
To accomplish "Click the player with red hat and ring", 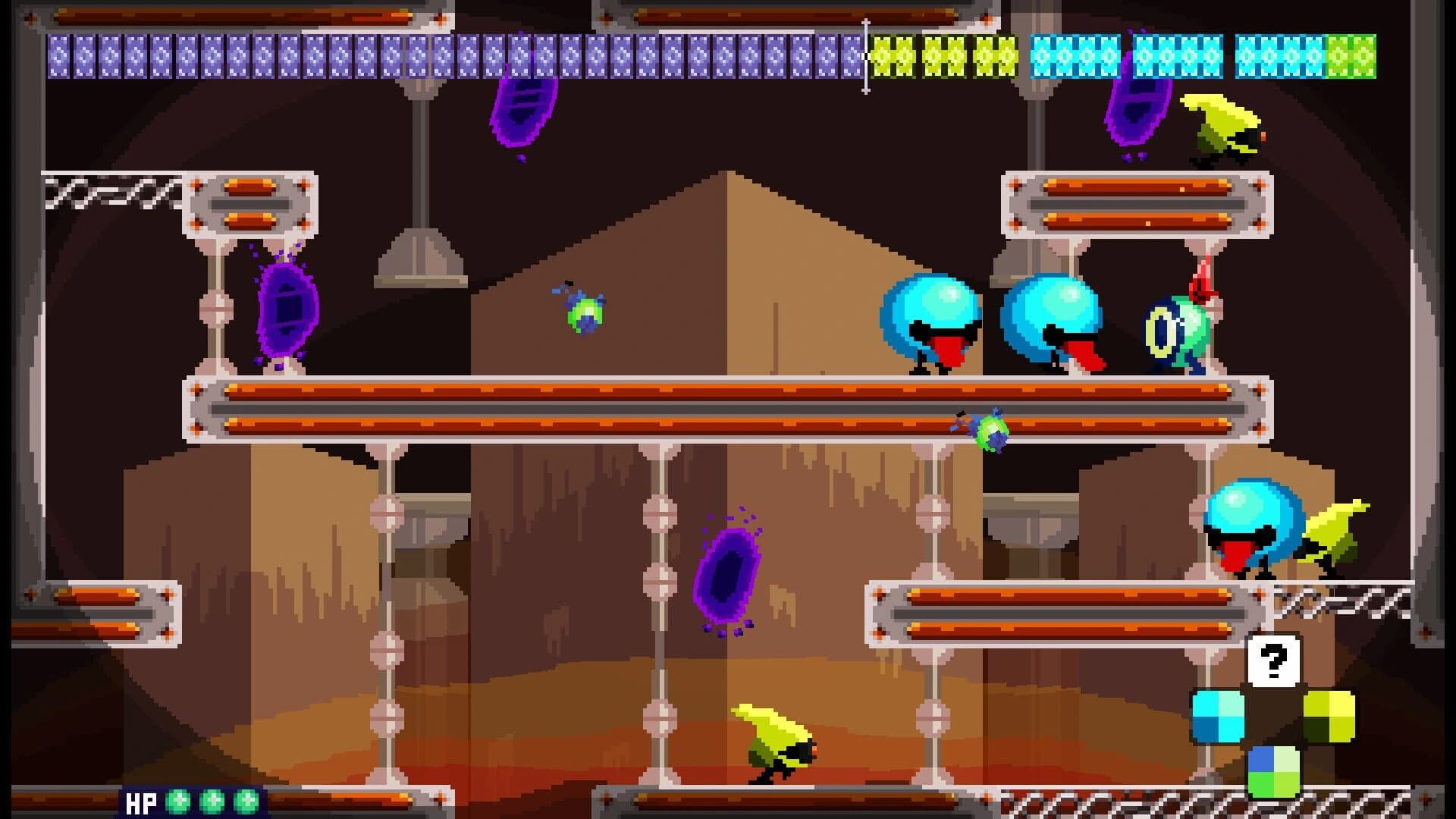I will pos(1172,326).
